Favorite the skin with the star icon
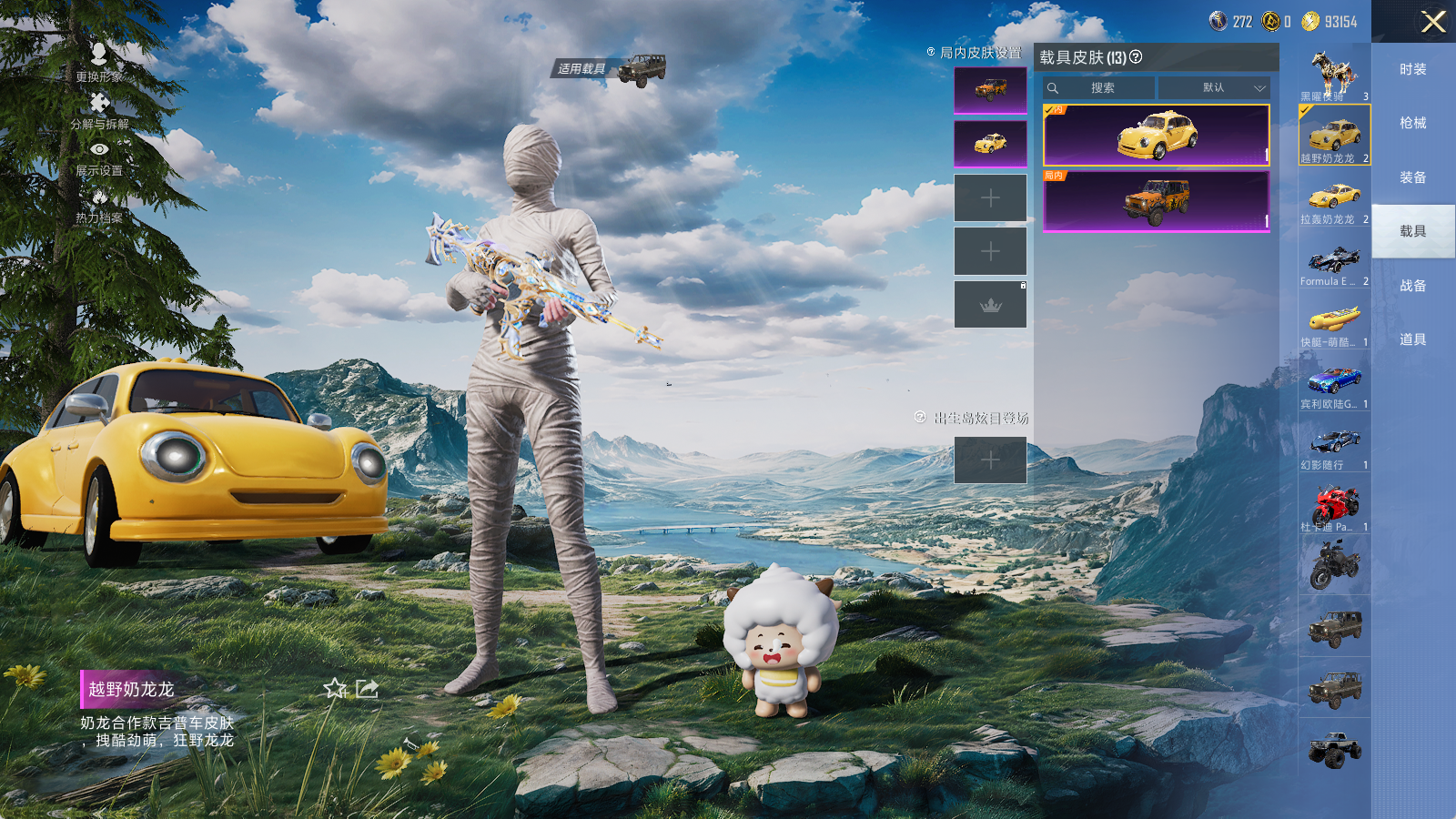 (x=335, y=689)
